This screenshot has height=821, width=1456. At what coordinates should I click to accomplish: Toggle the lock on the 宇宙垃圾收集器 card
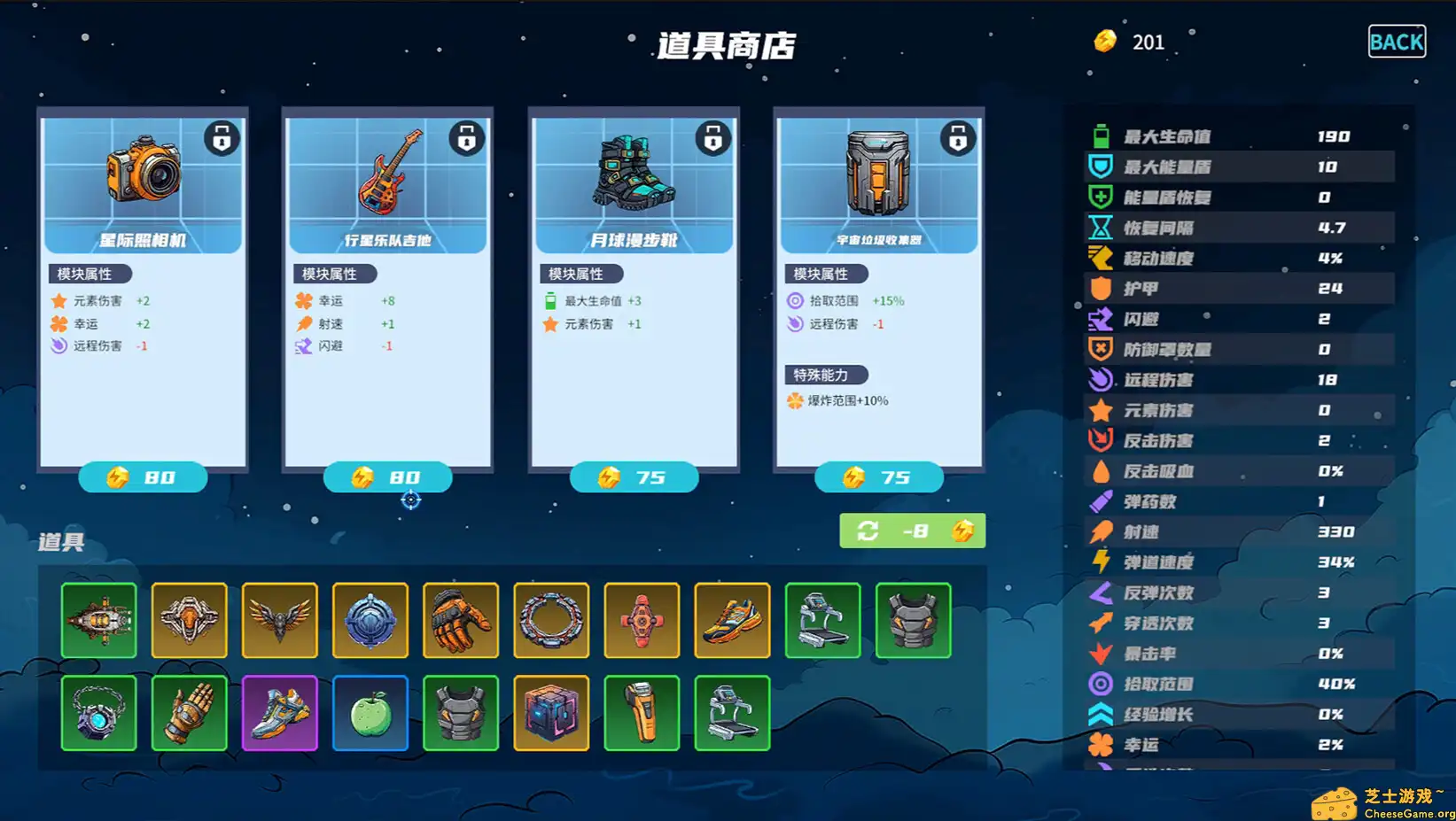[x=958, y=138]
